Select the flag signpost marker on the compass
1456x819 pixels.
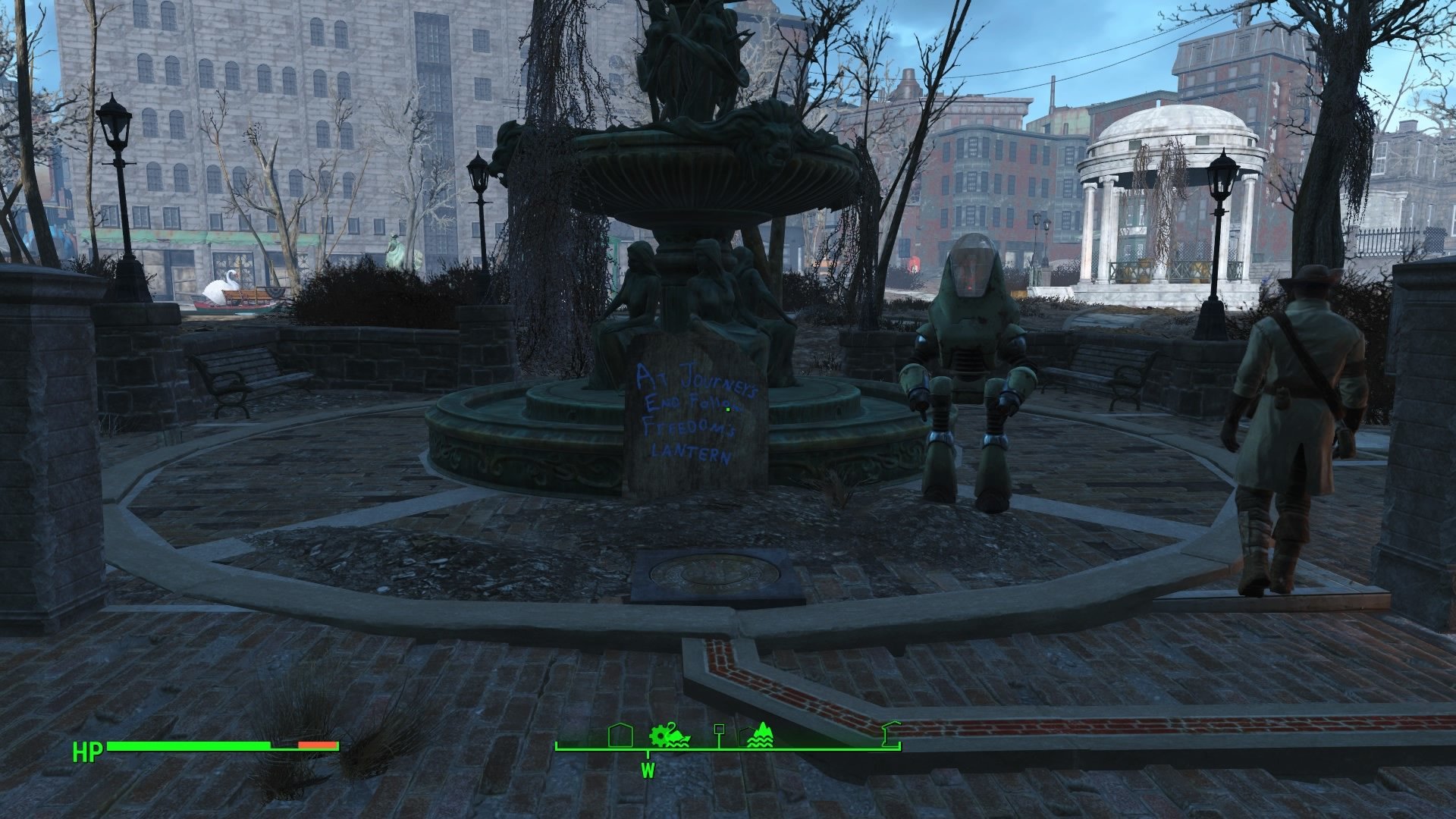tap(719, 732)
